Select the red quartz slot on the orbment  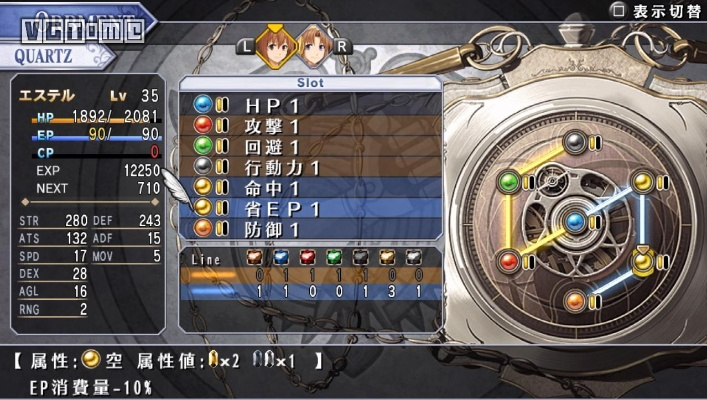pos(509,260)
